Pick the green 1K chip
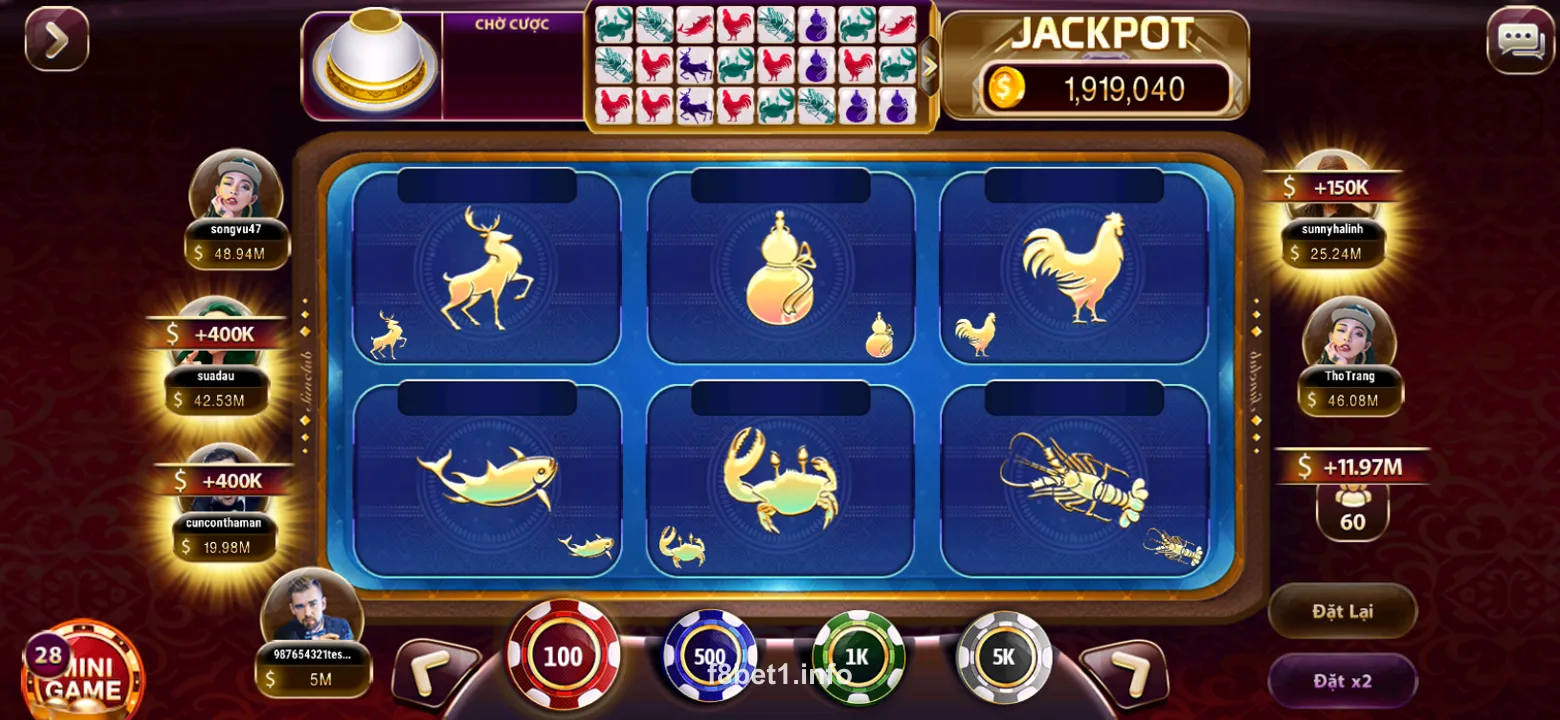This screenshot has height=720, width=1560. coord(858,656)
